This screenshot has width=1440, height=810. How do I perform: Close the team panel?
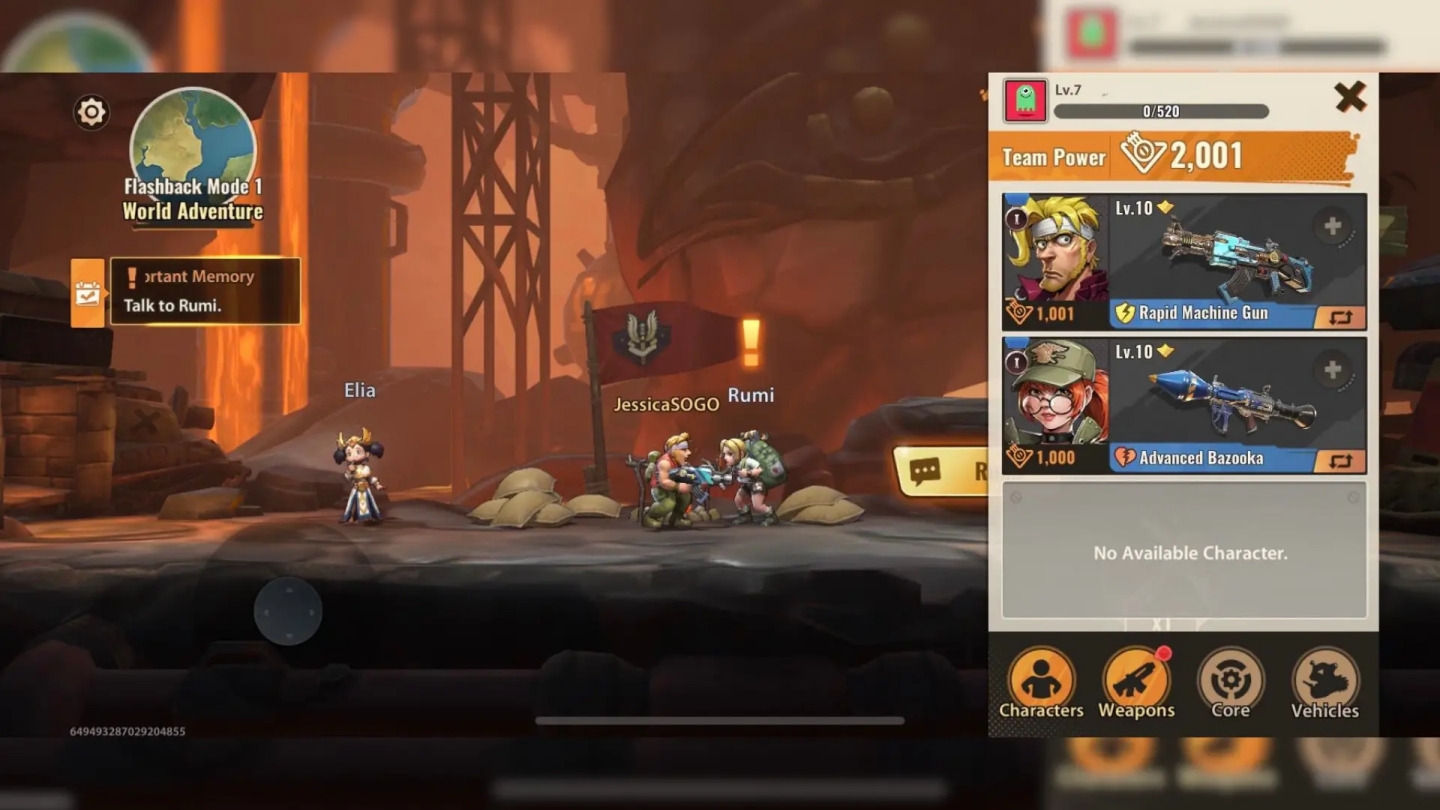click(x=1350, y=97)
